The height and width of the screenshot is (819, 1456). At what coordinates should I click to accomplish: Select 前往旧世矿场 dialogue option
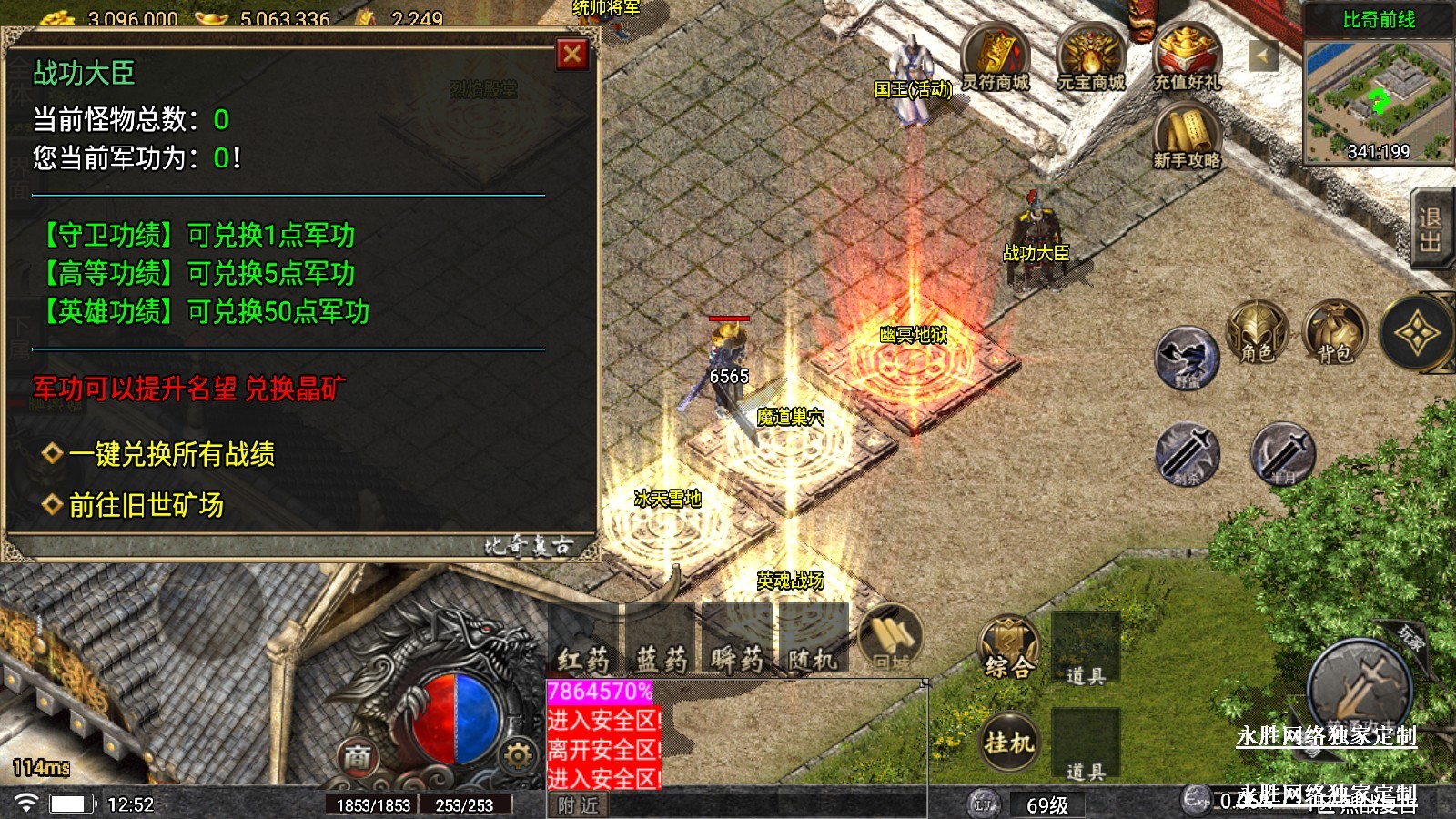[146, 505]
